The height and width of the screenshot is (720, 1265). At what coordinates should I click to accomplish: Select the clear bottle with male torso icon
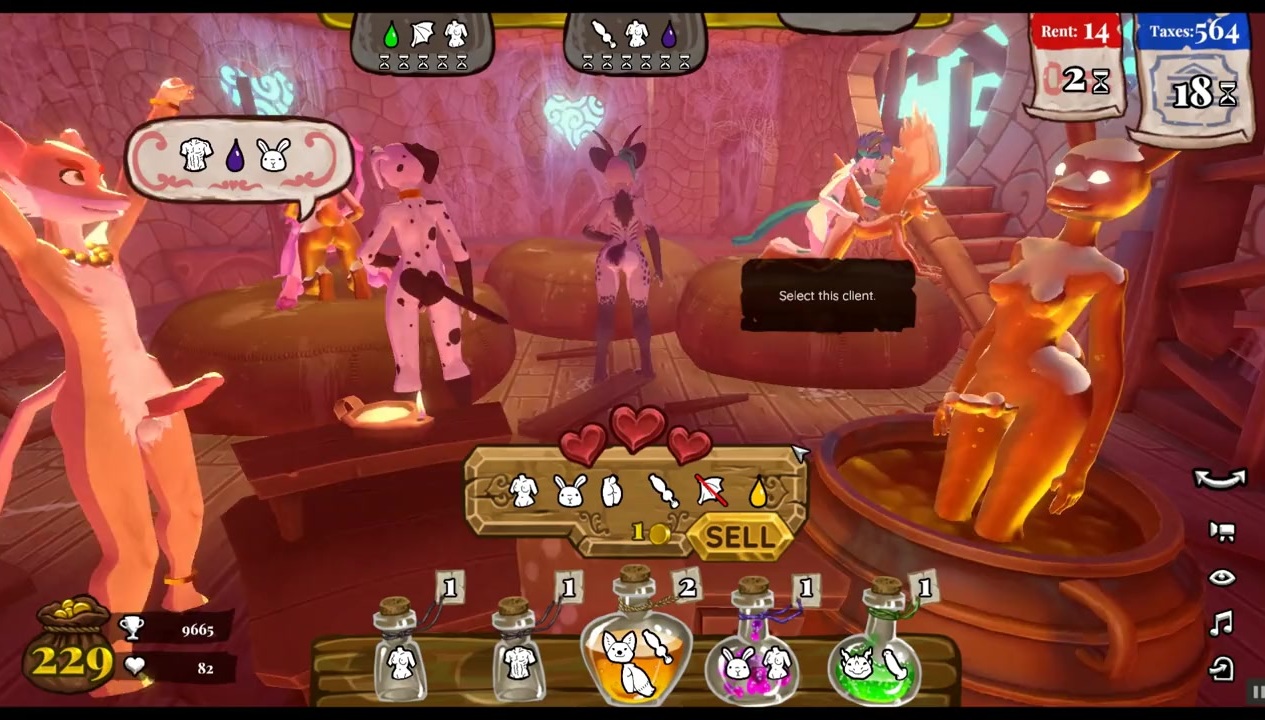(x=519, y=654)
